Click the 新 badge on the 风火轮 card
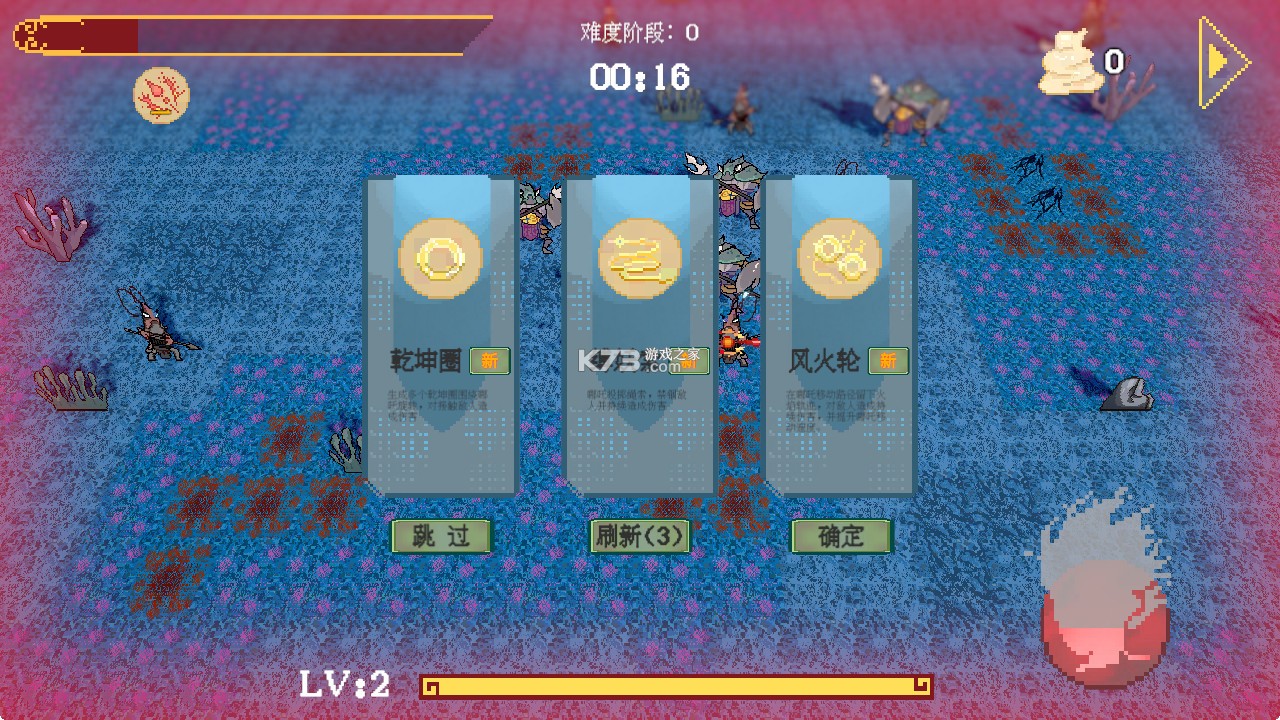The height and width of the screenshot is (720, 1280). point(889,361)
